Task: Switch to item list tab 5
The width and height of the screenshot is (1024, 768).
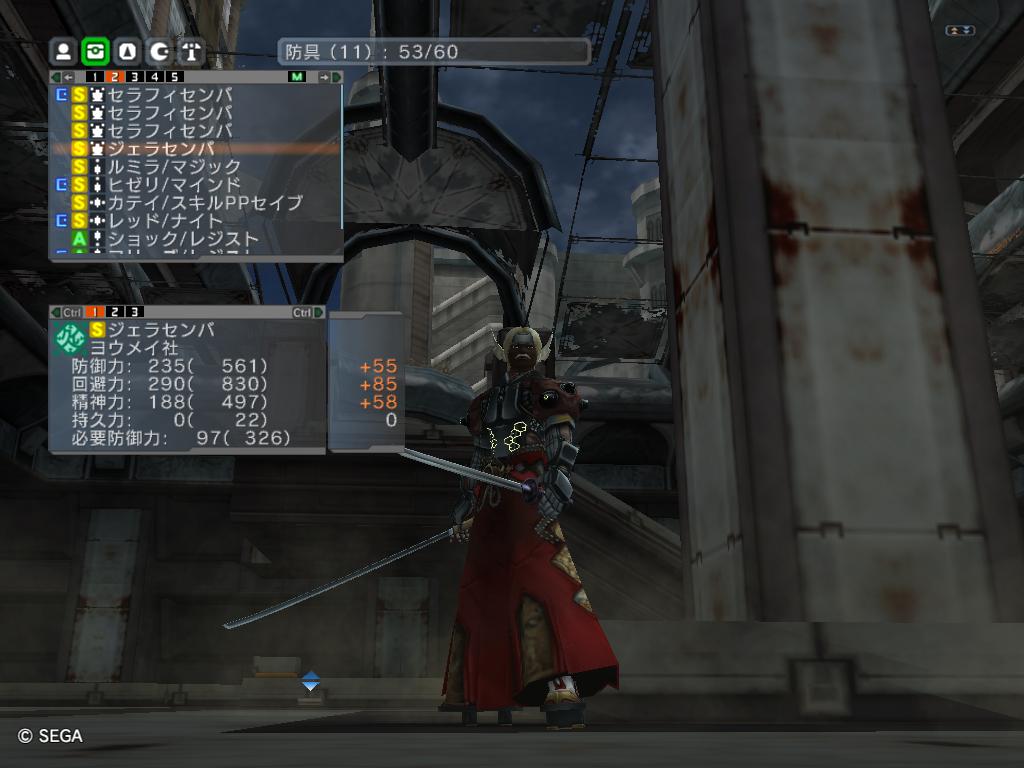Action: point(174,77)
